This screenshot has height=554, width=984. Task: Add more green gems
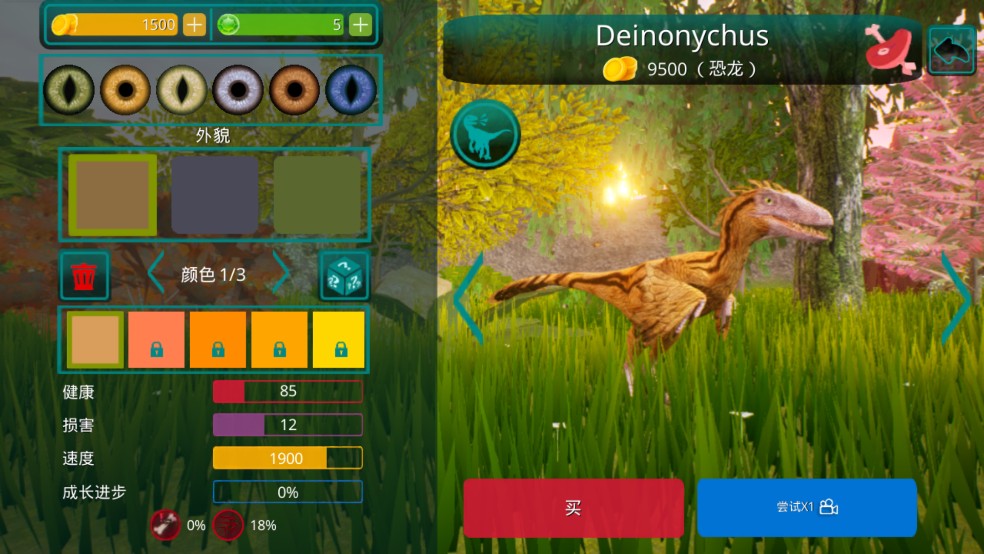[360, 25]
